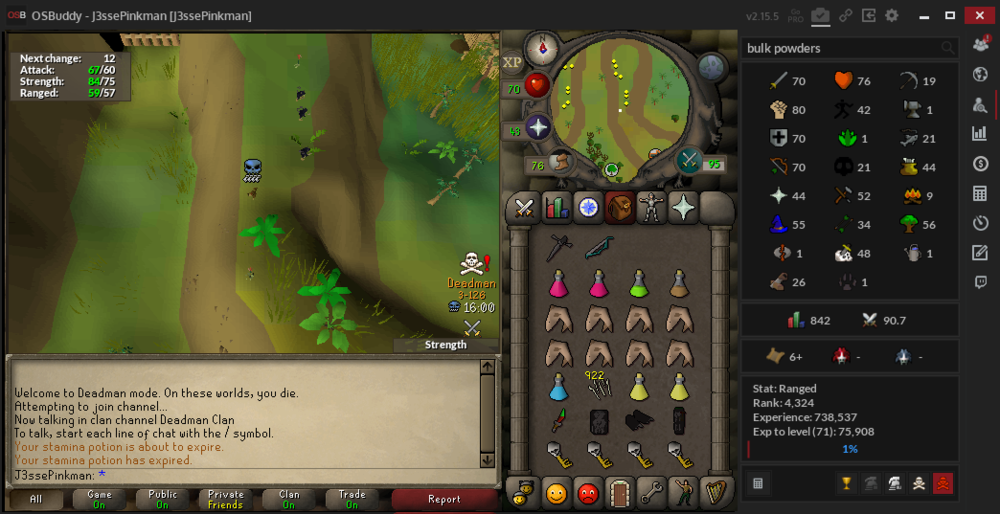Open the Prayer tab
Viewport: 1000px width, 514px height.
(684, 207)
